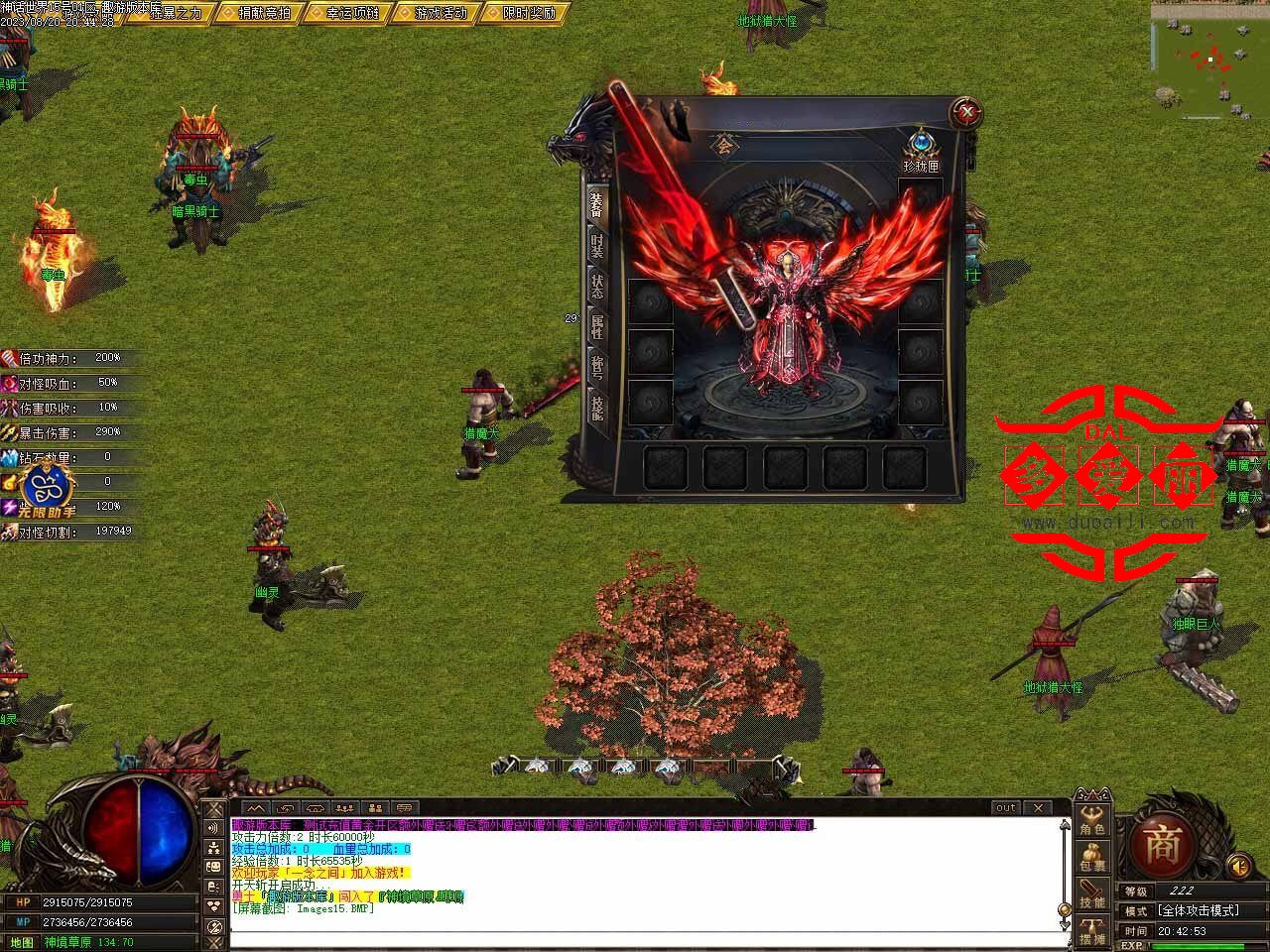Close the character equipment panel
The height and width of the screenshot is (952, 1270).
(967, 112)
